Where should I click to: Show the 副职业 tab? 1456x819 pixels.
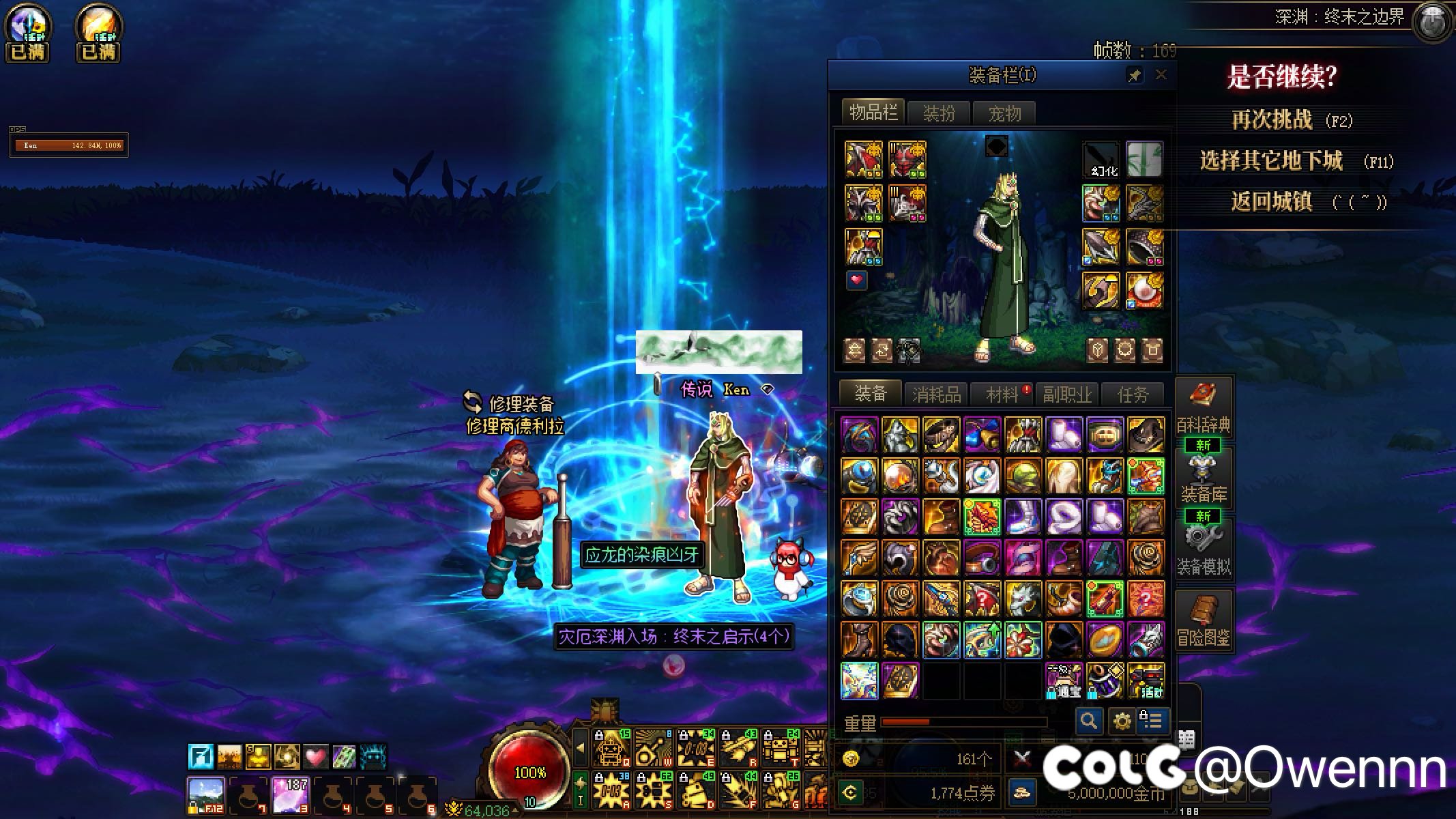[1067, 394]
